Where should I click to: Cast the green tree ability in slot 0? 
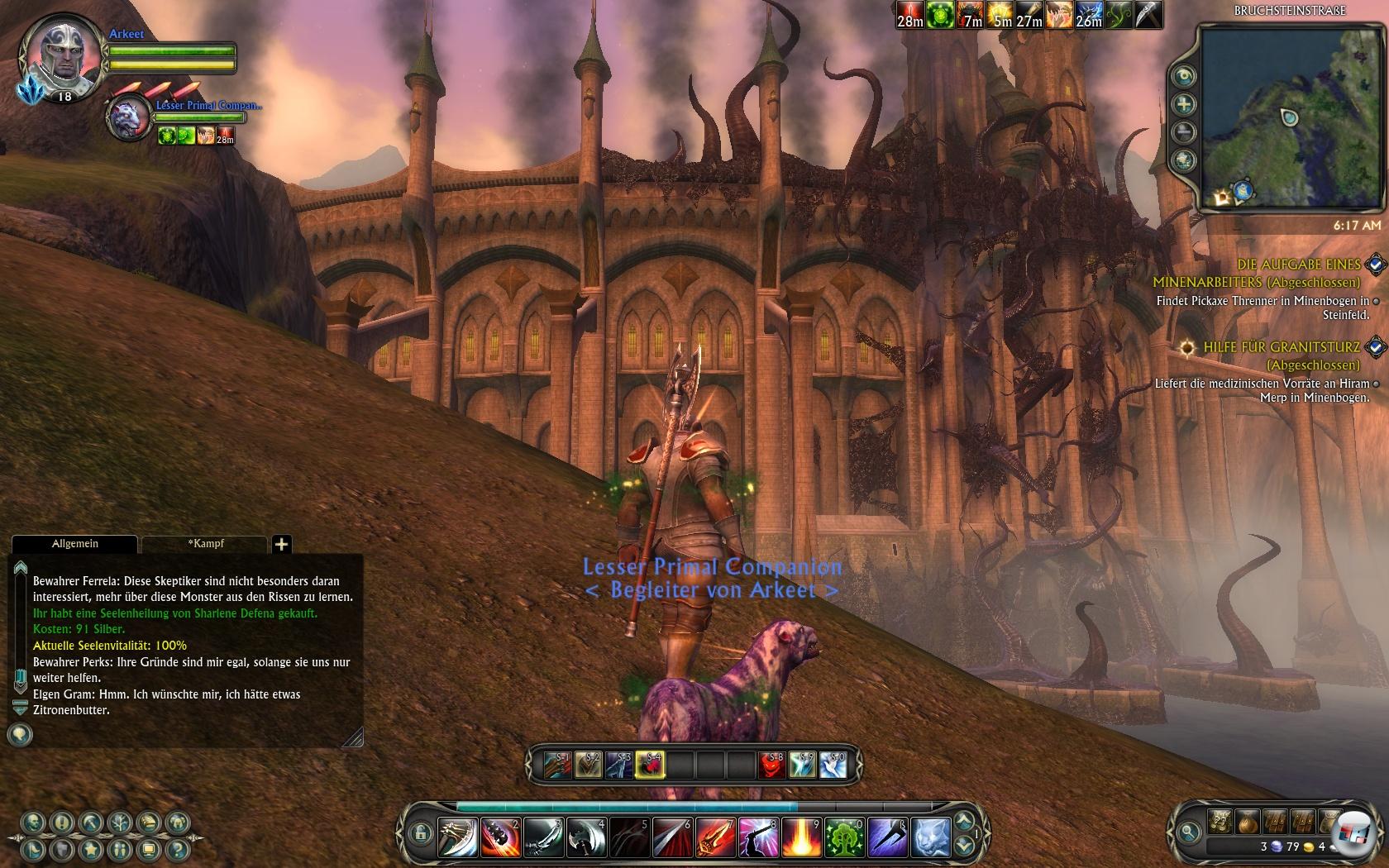843,837
